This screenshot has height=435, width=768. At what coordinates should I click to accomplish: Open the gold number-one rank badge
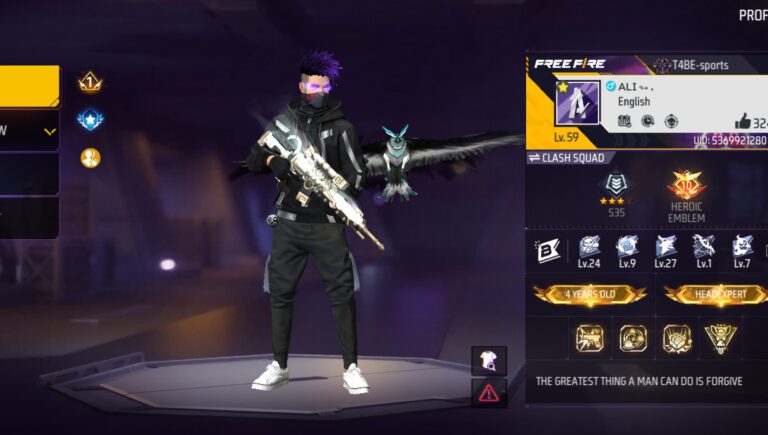[x=90, y=82]
